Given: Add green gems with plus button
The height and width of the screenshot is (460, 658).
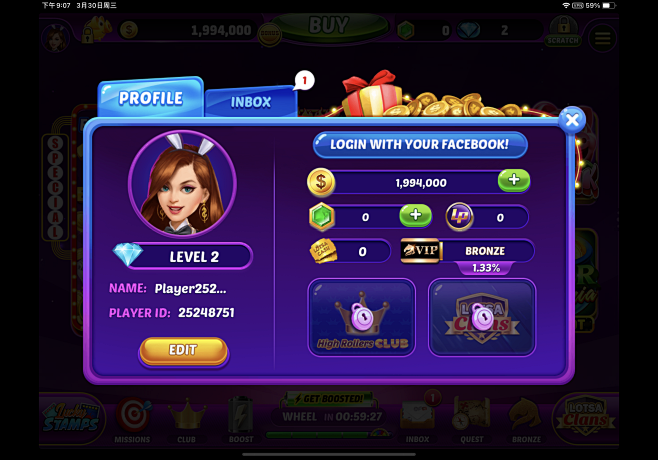Looking at the screenshot, I should point(415,215).
